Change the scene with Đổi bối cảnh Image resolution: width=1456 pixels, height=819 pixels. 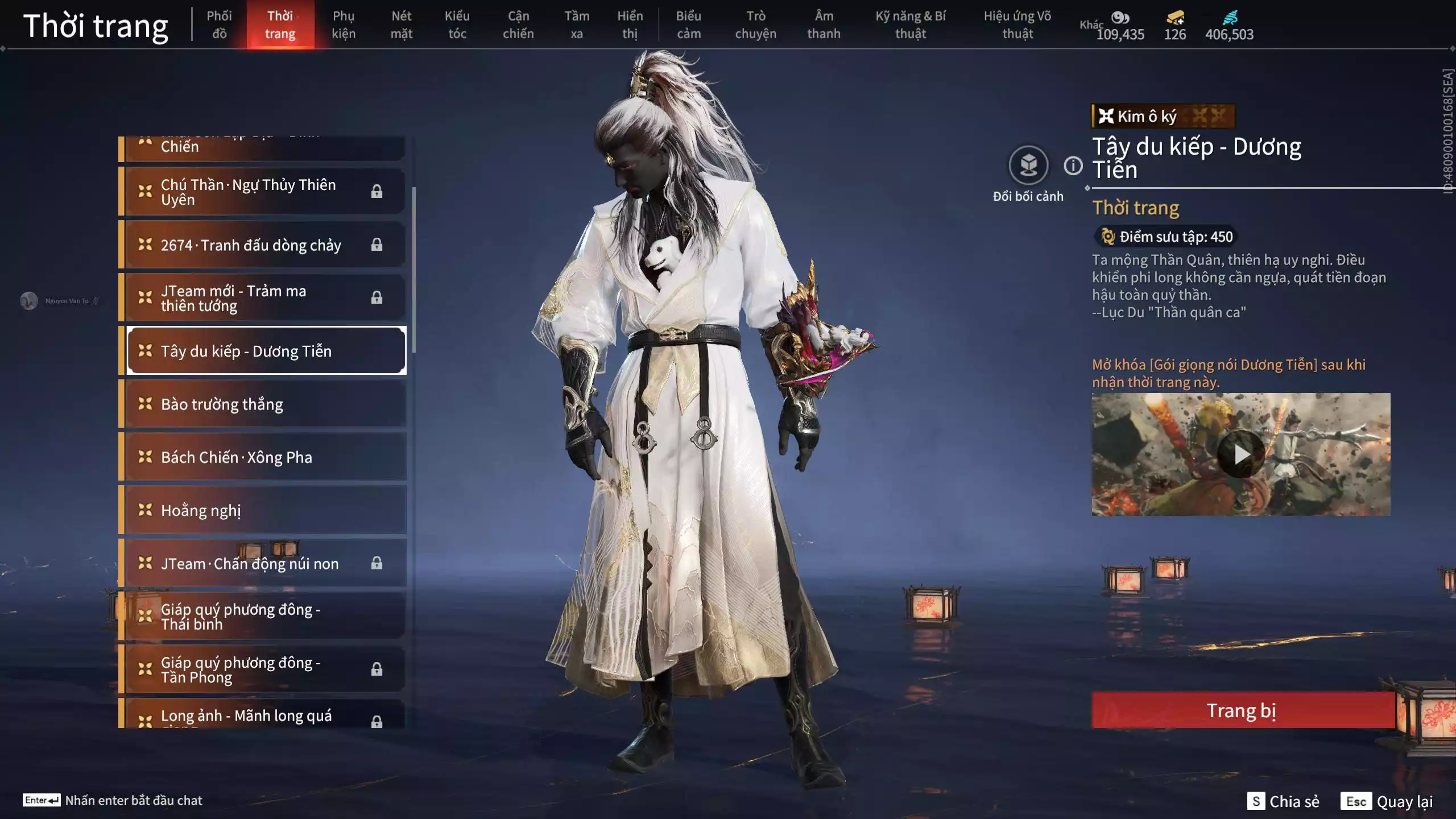coord(1028,166)
